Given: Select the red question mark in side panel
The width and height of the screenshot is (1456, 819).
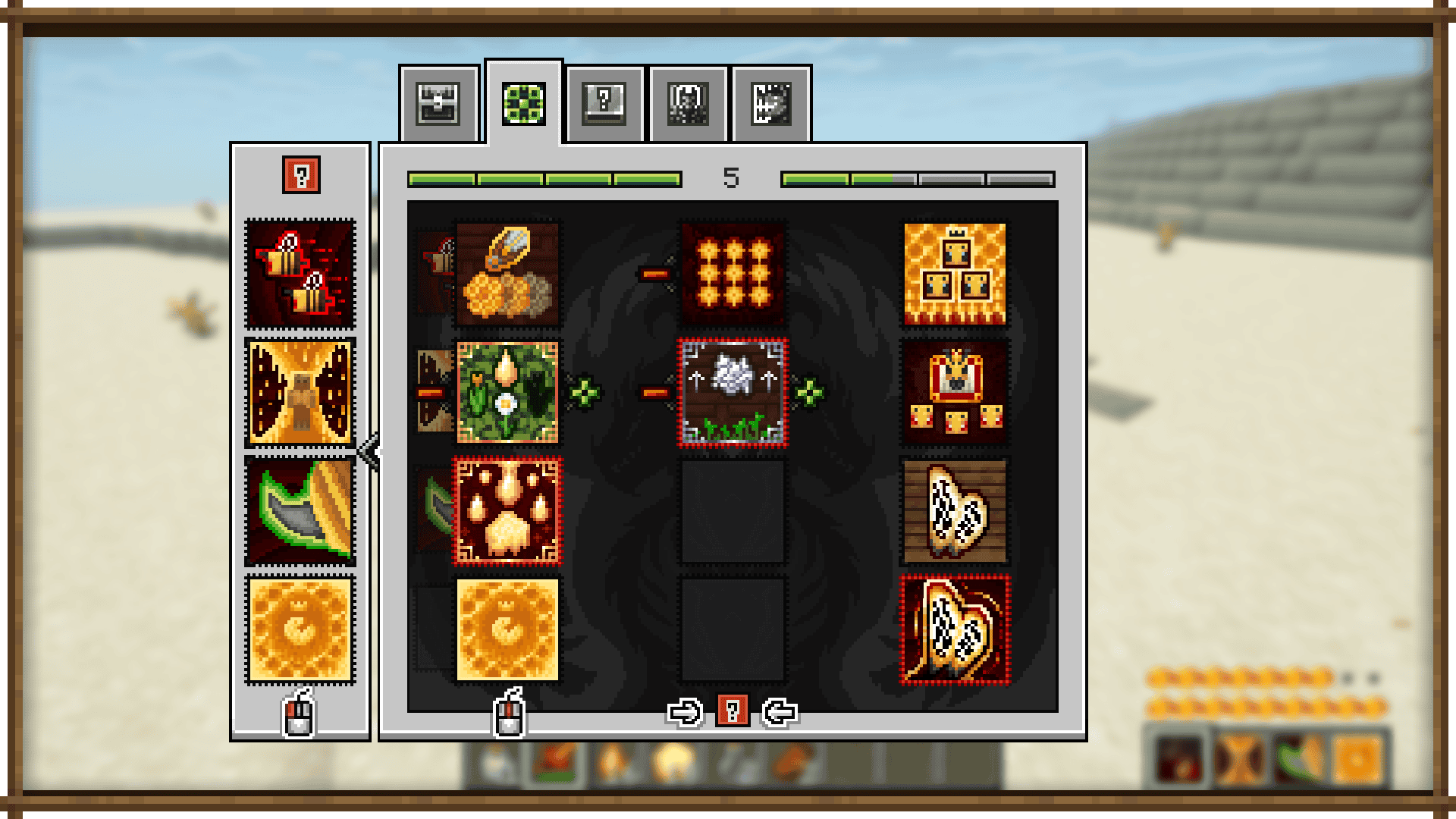Looking at the screenshot, I should (x=301, y=175).
